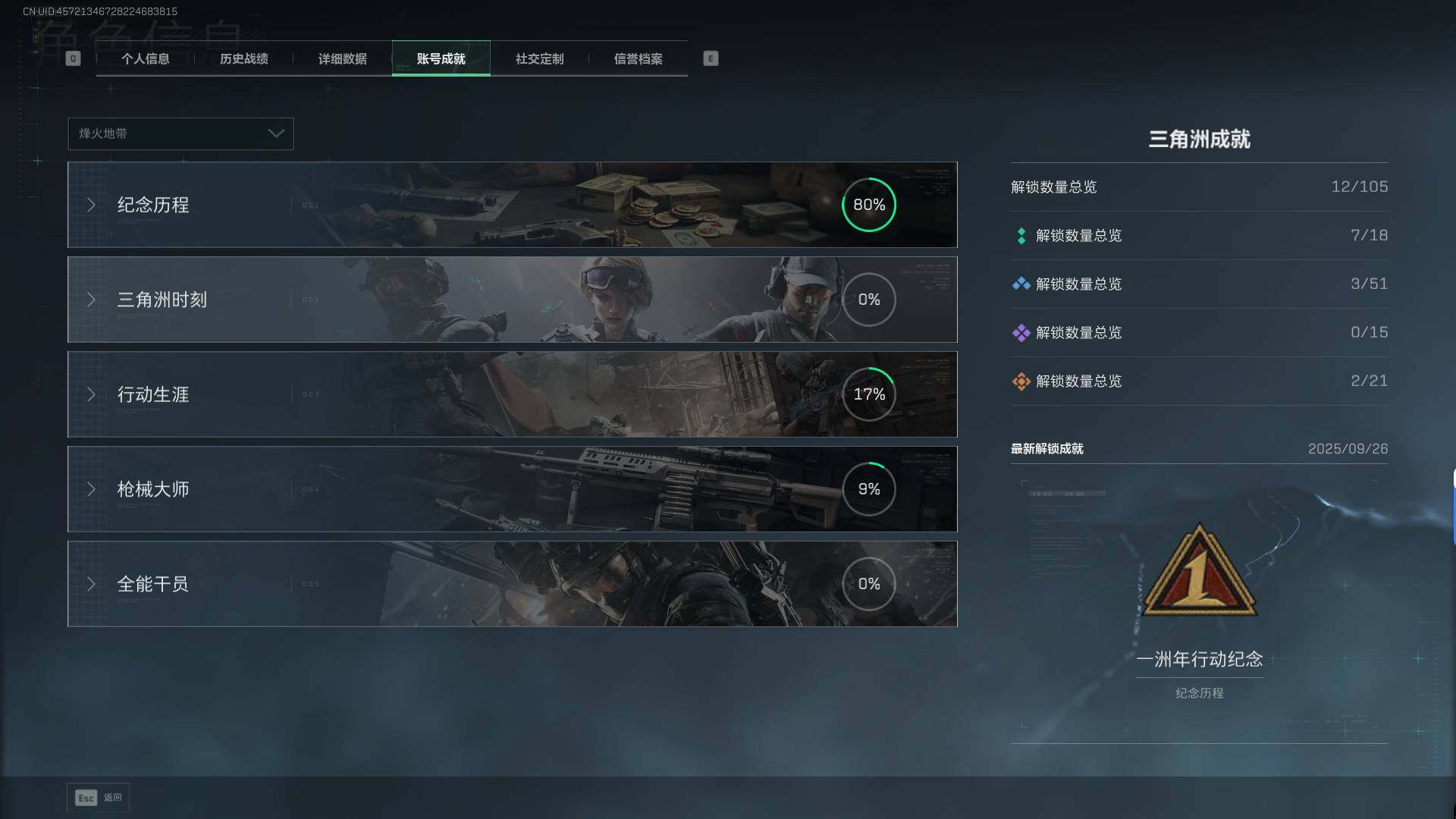This screenshot has height=819, width=1456.
Task: Show the 详细数据 tab
Action: pyautogui.click(x=342, y=59)
